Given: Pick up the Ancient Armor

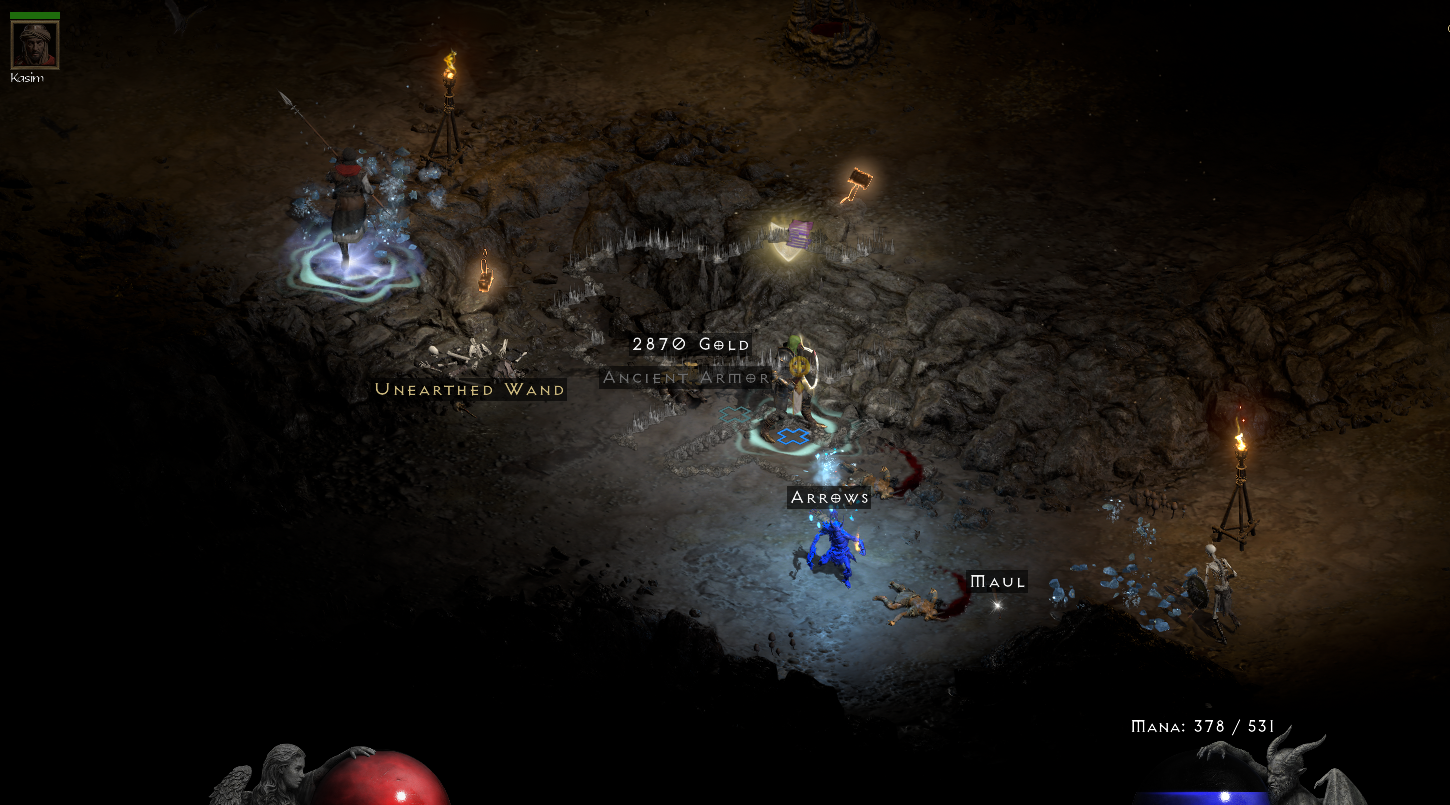Looking at the screenshot, I should (x=684, y=377).
